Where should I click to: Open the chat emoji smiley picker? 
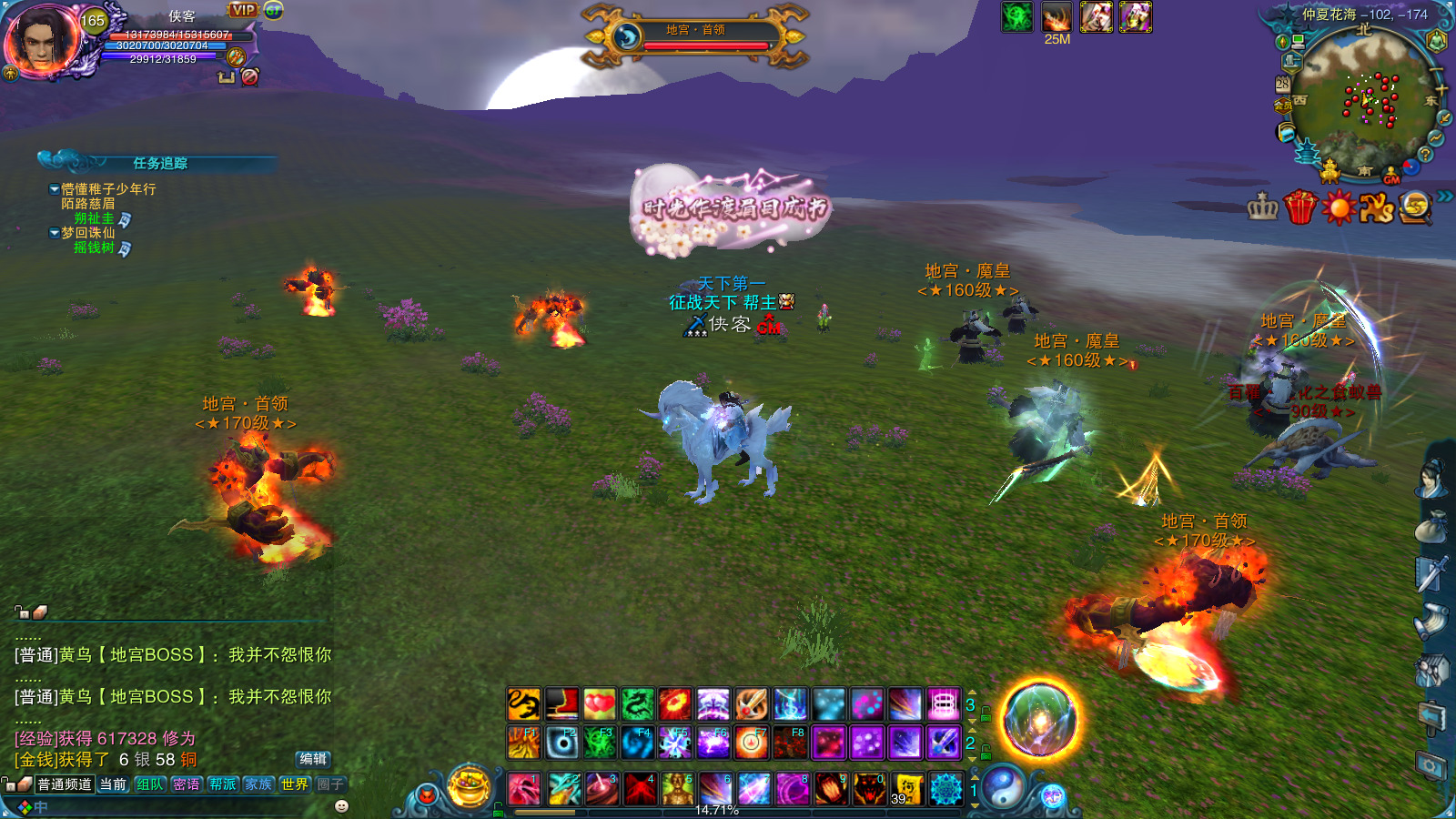point(342,806)
